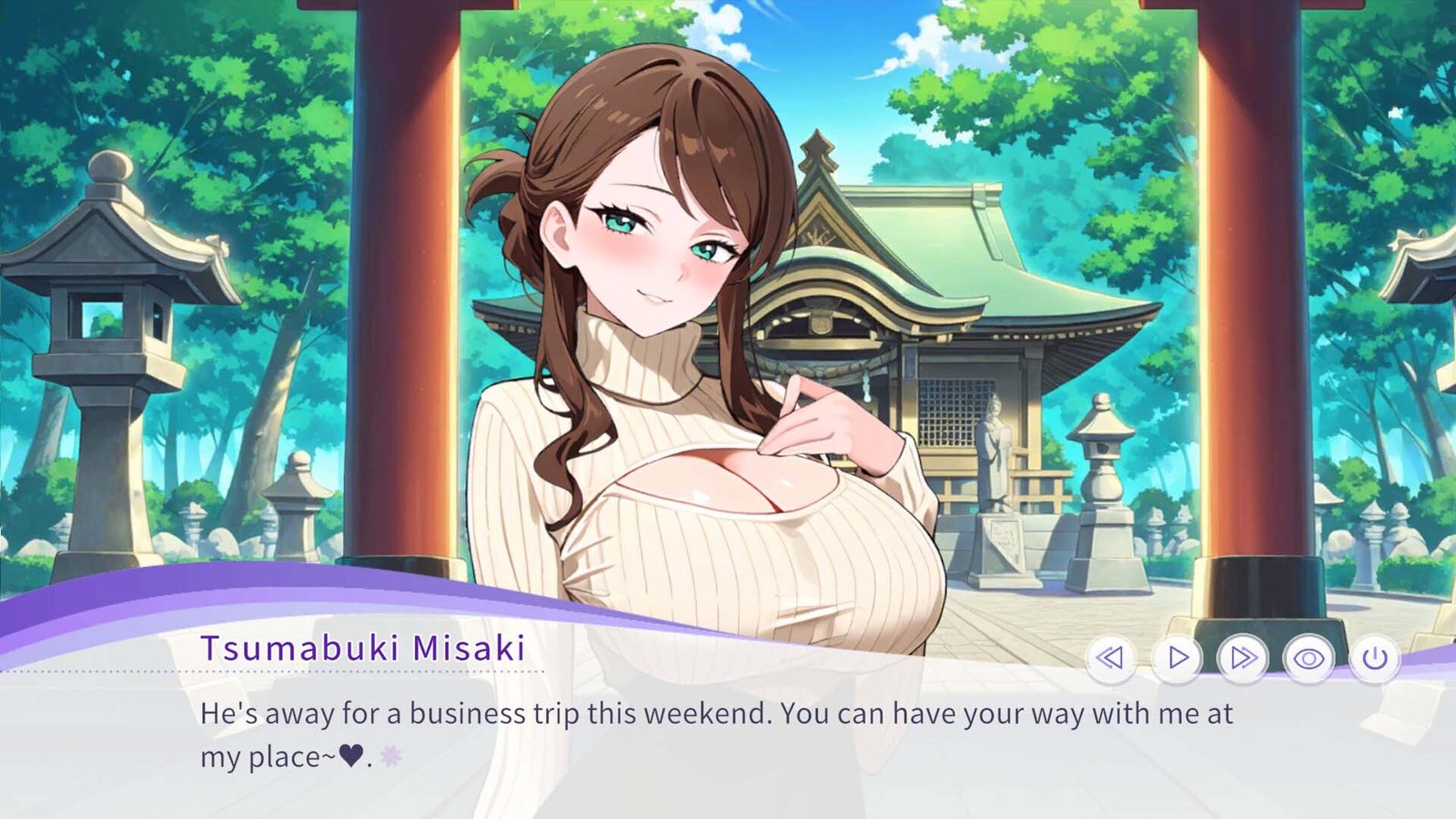The height and width of the screenshot is (819, 1456).
Task: Quit the game via the power icon
Action: coord(1374,657)
